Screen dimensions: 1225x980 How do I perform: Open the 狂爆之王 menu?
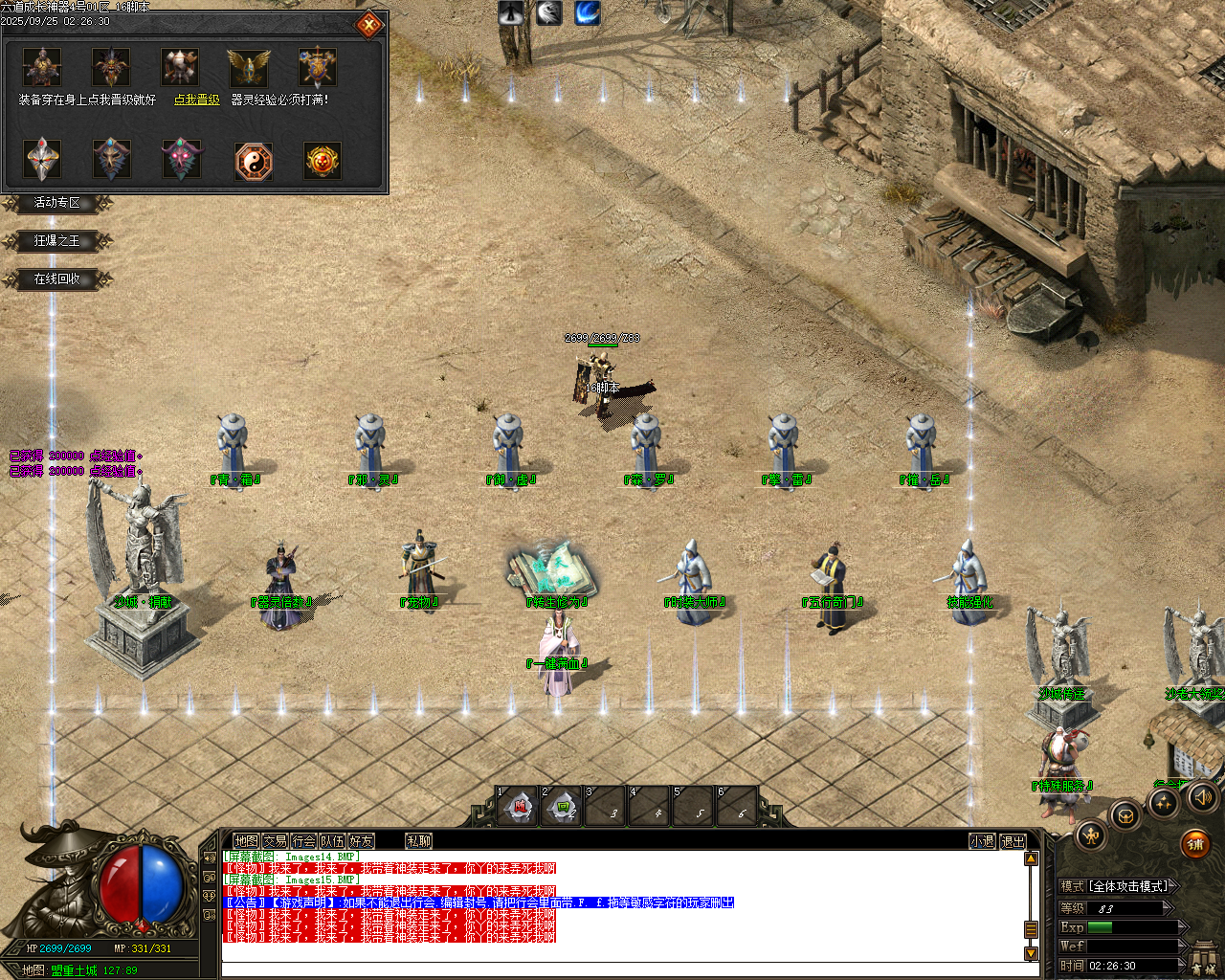(x=57, y=241)
